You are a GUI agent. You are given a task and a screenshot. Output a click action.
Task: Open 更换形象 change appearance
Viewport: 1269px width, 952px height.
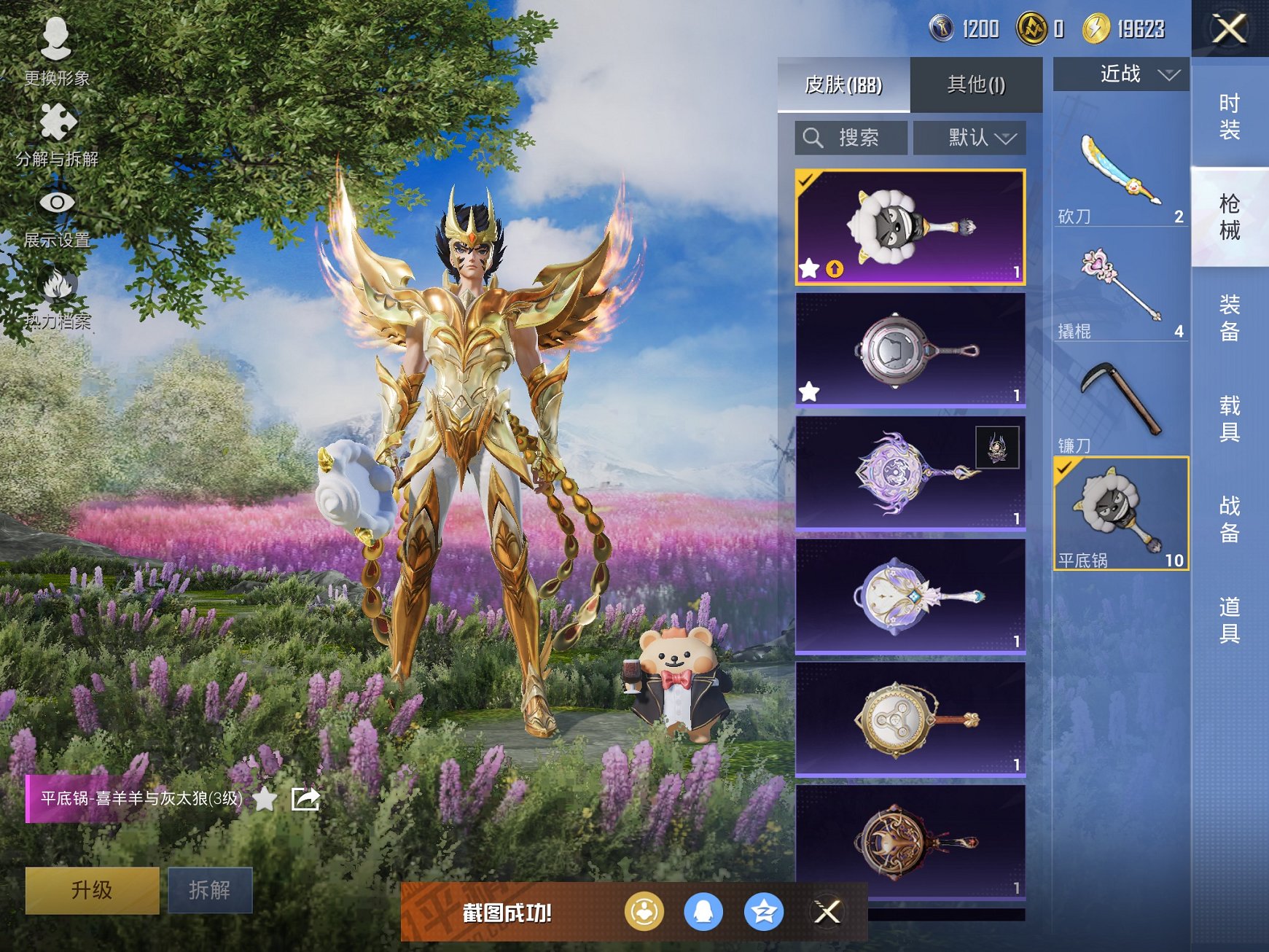click(x=56, y=51)
